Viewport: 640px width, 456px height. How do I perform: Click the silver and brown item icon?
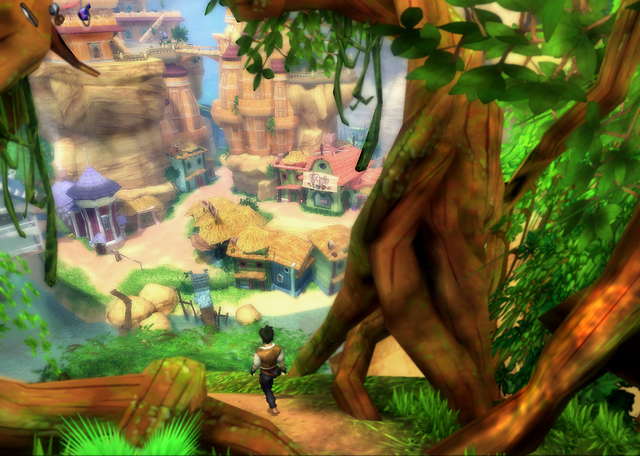coord(57,13)
